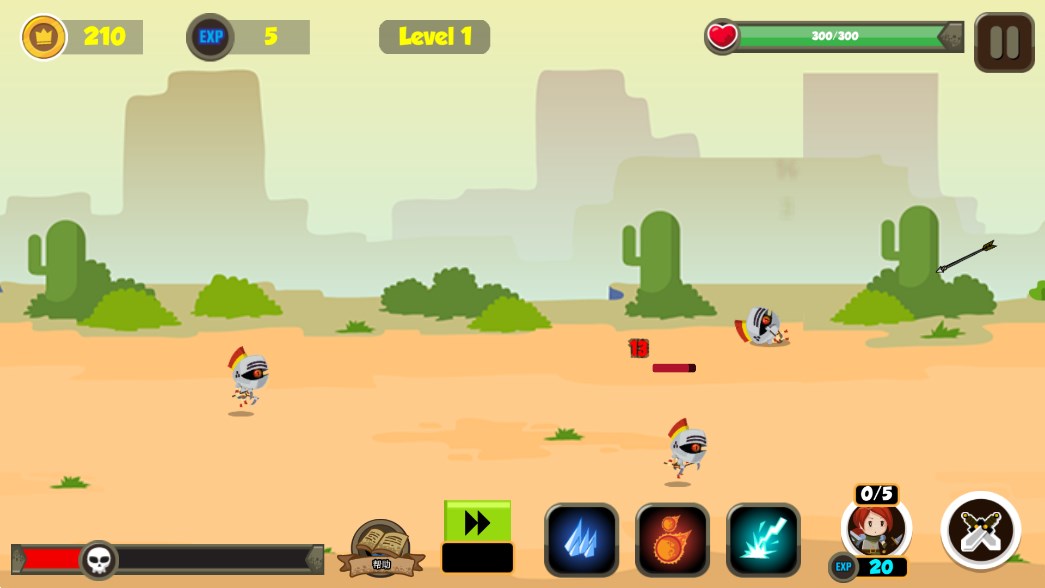
Task: Open the help book
Action: click(381, 547)
